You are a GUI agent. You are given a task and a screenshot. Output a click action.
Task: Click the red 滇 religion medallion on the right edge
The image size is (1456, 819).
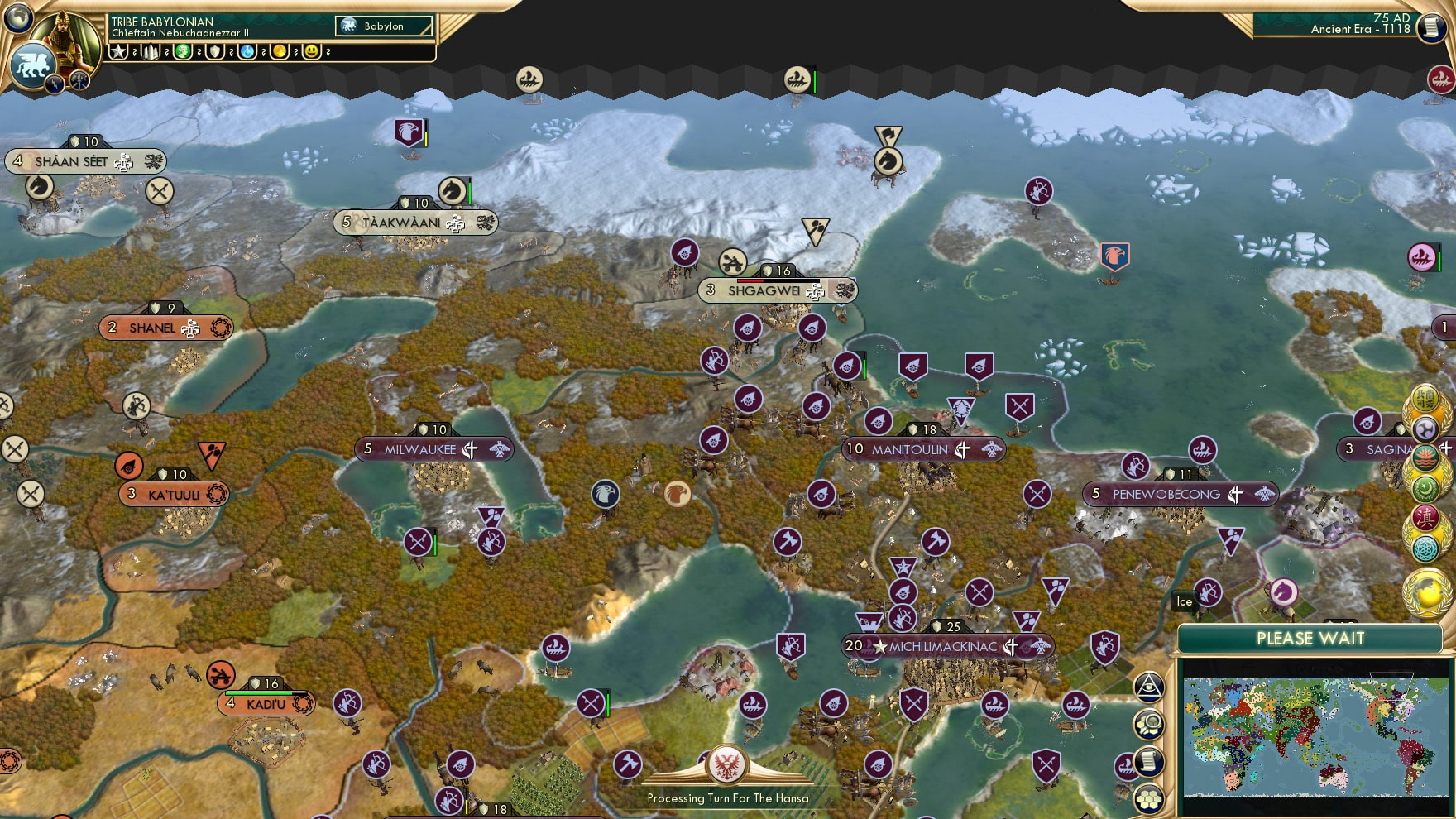coord(1425,518)
